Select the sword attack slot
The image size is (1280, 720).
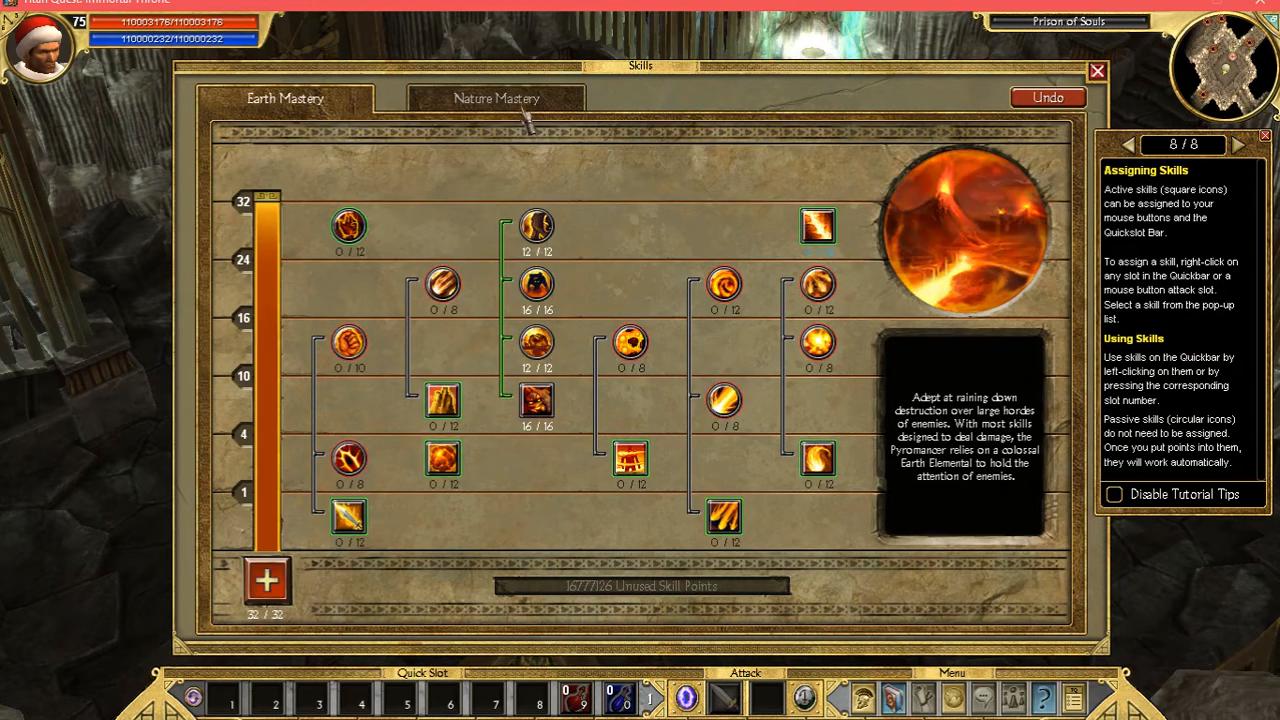click(724, 697)
